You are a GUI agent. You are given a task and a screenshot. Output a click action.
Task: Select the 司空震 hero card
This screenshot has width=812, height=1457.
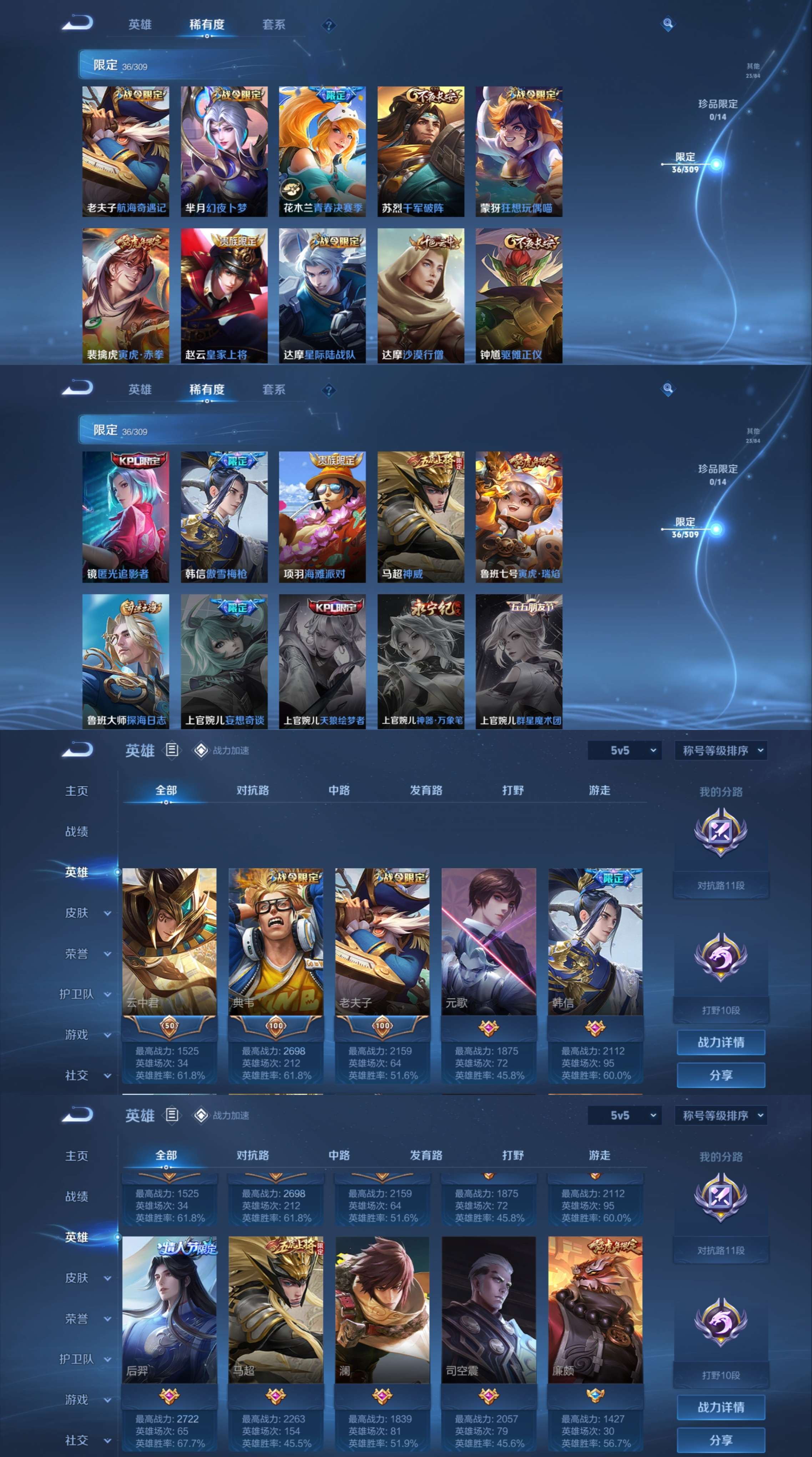tap(489, 1309)
